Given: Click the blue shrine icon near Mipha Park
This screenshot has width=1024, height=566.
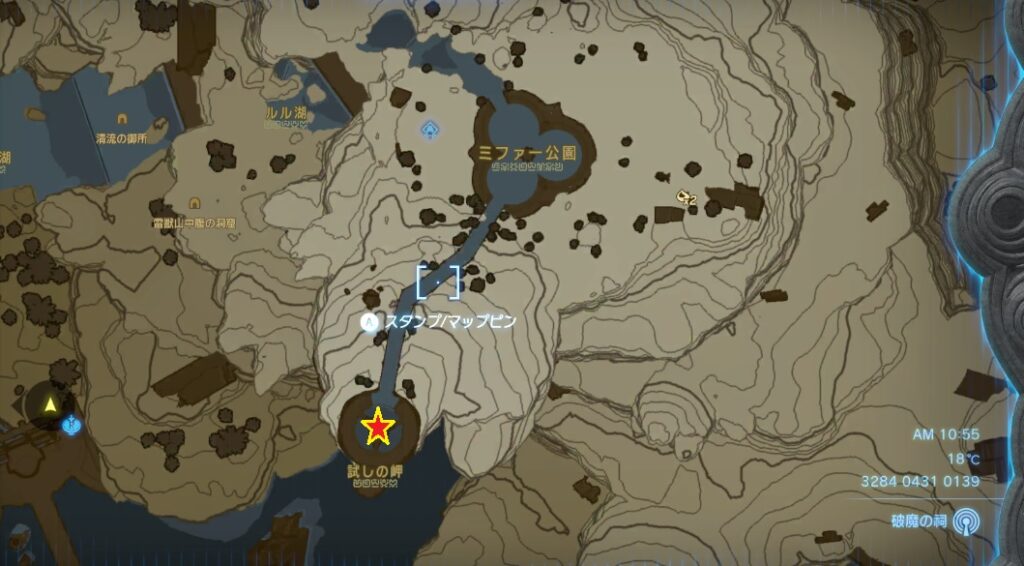Looking at the screenshot, I should [x=430, y=129].
